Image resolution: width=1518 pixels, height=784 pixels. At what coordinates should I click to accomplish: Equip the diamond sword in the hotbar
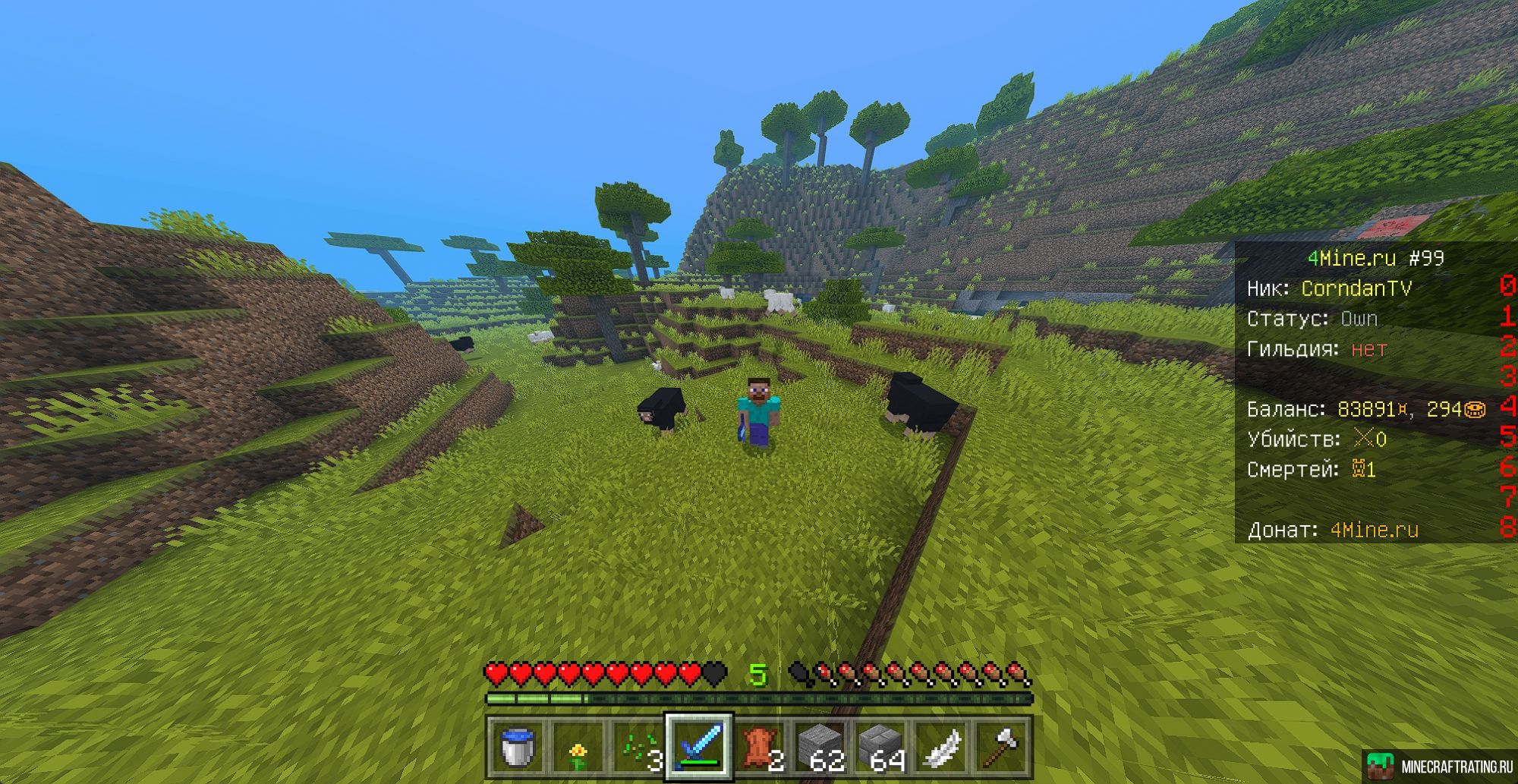[x=699, y=747]
